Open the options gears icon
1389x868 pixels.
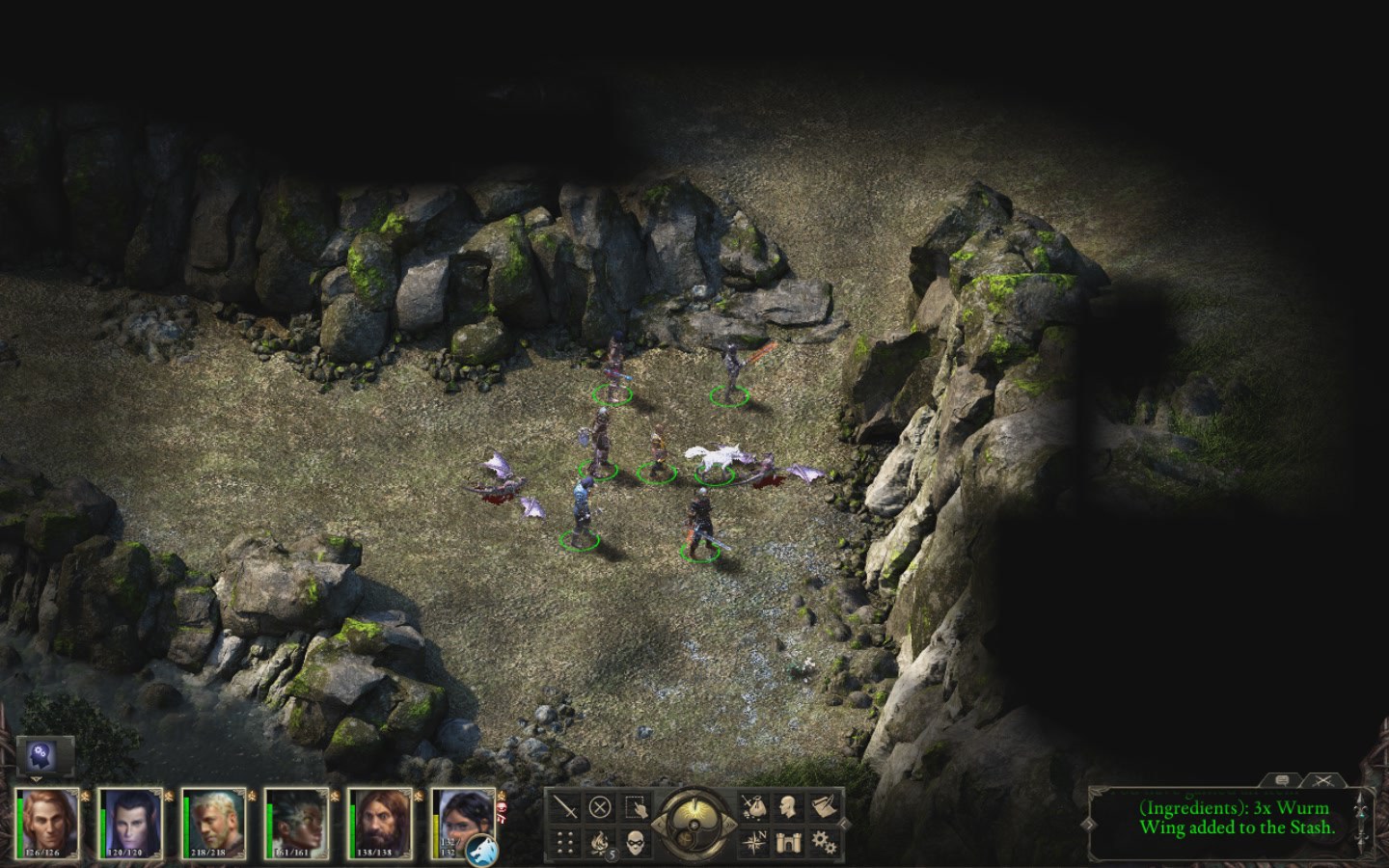tap(823, 842)
